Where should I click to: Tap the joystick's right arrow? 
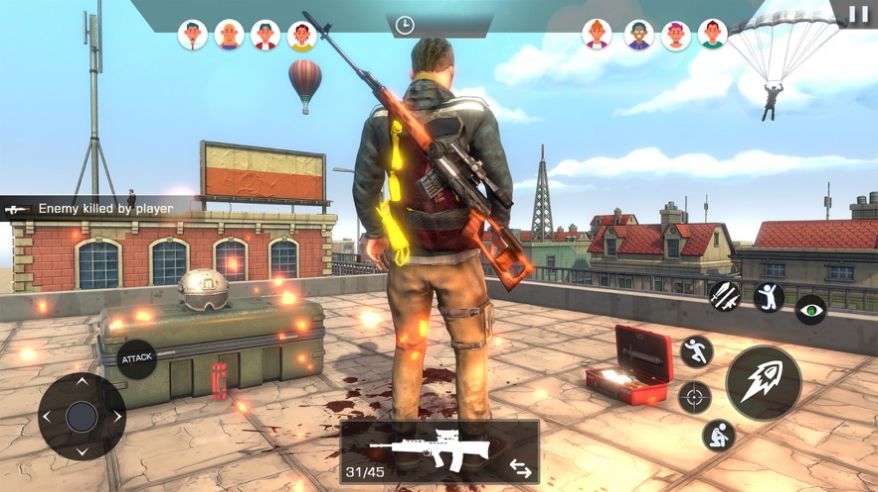coord(117,417)
